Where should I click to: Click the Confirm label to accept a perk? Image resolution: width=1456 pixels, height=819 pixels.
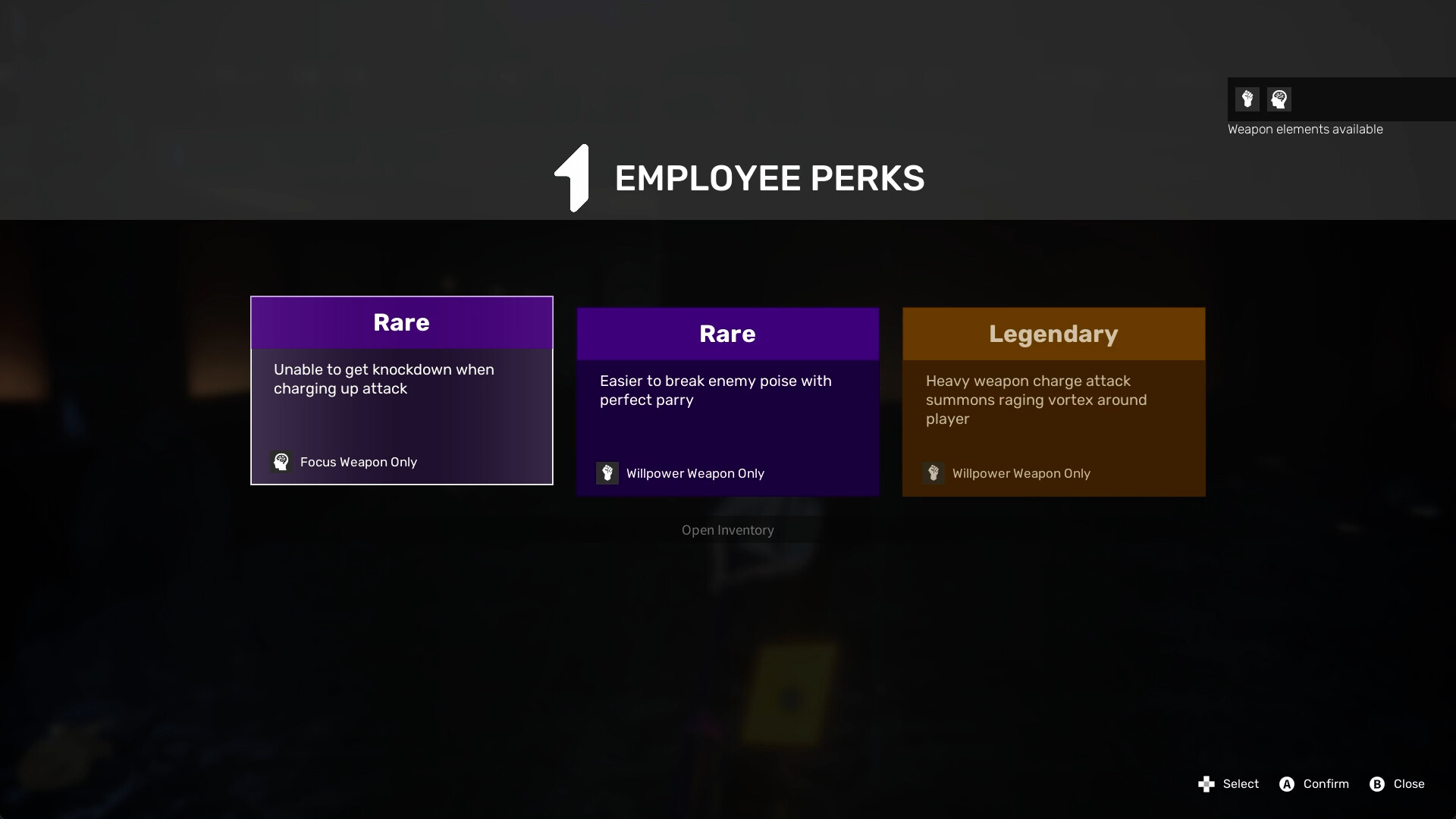click(x=1325, y=784)
